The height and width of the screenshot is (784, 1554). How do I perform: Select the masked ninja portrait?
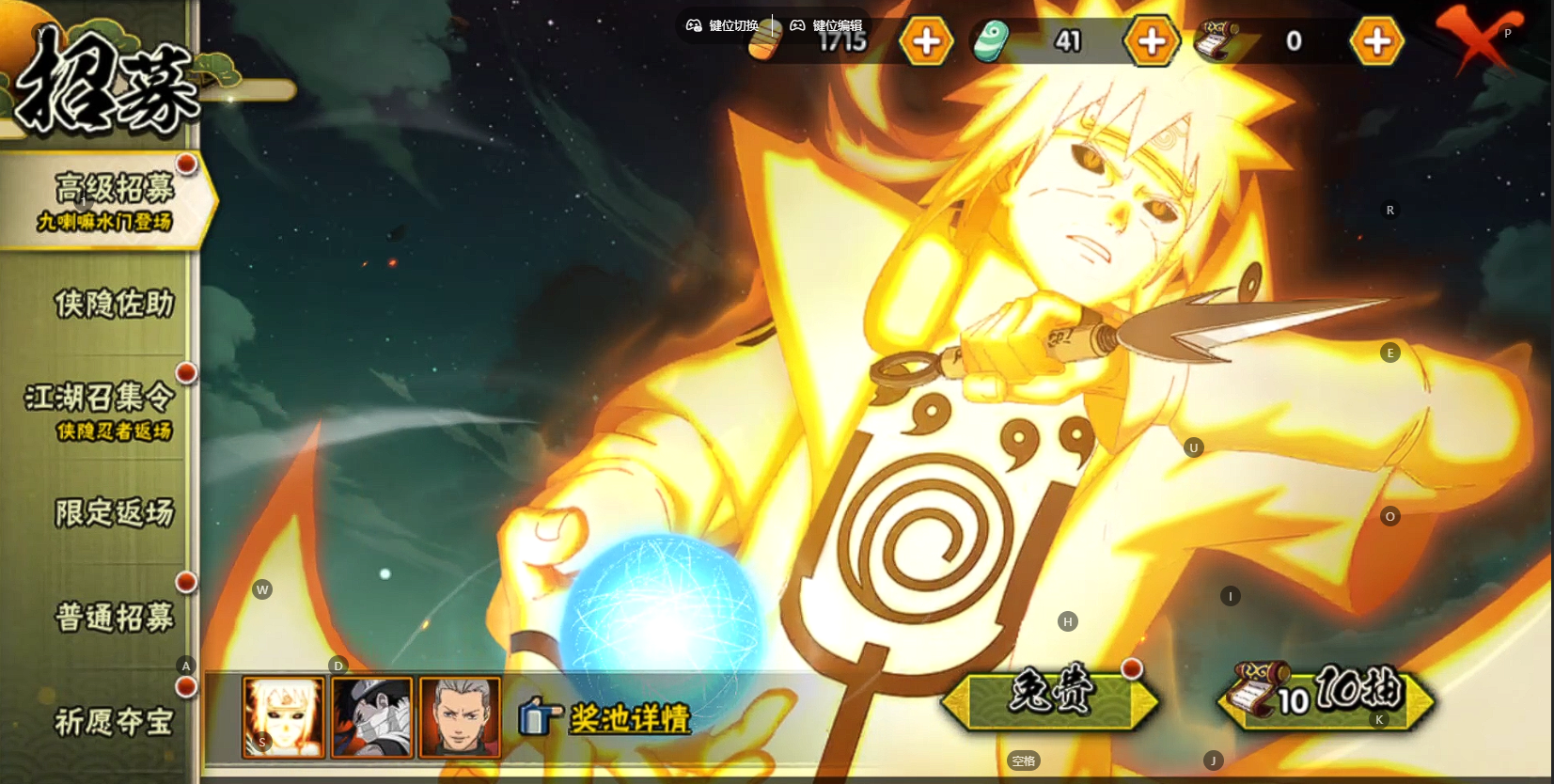click(372, 716)
